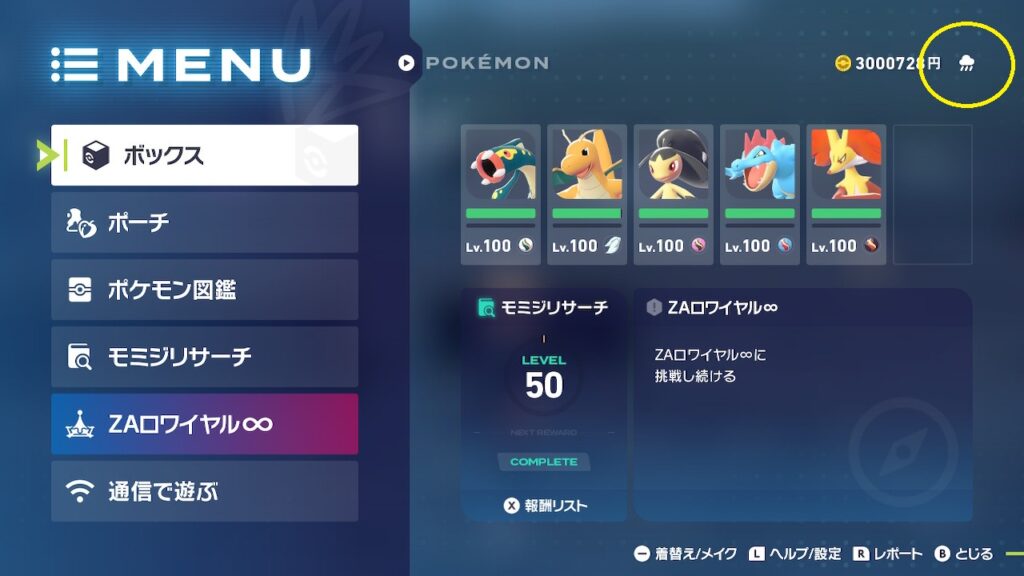Image resolution: width=1024 pixels, height=576 pixels.
Task: Pick the Feraligatr party slot
Action: [x=759, y=194]
